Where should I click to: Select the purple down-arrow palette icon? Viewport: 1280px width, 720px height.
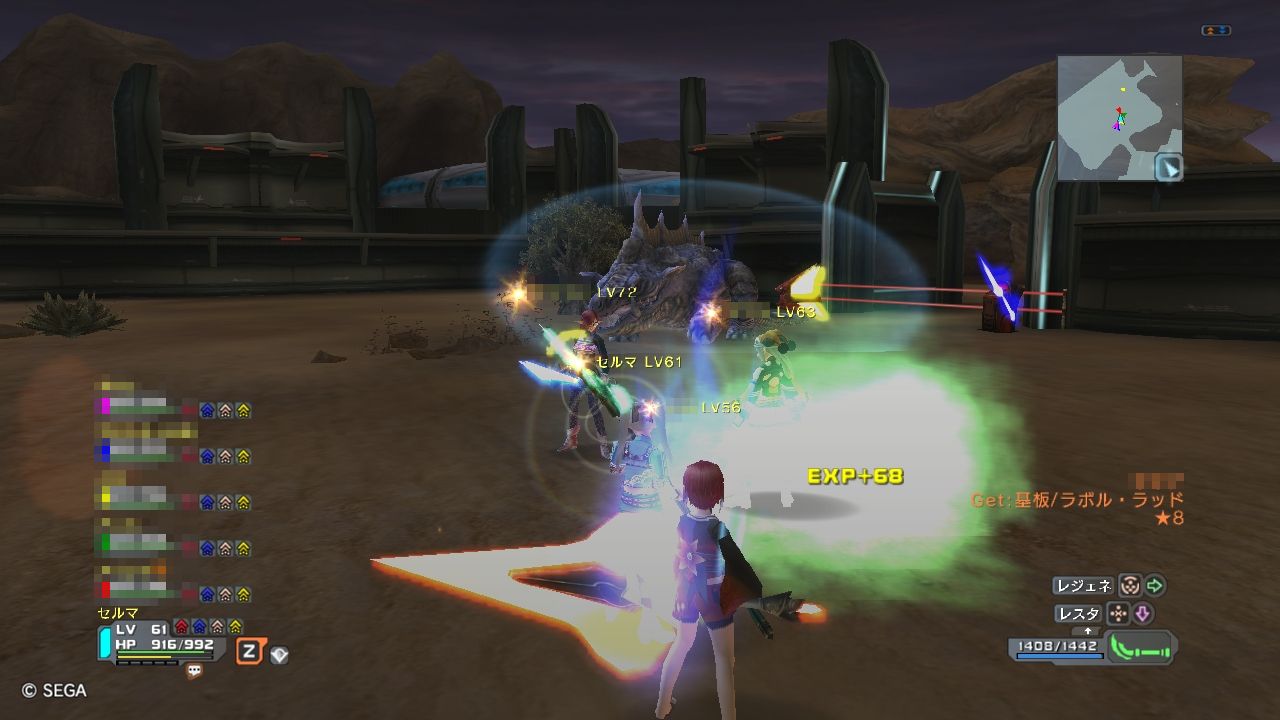click(x=1142, y=614)
